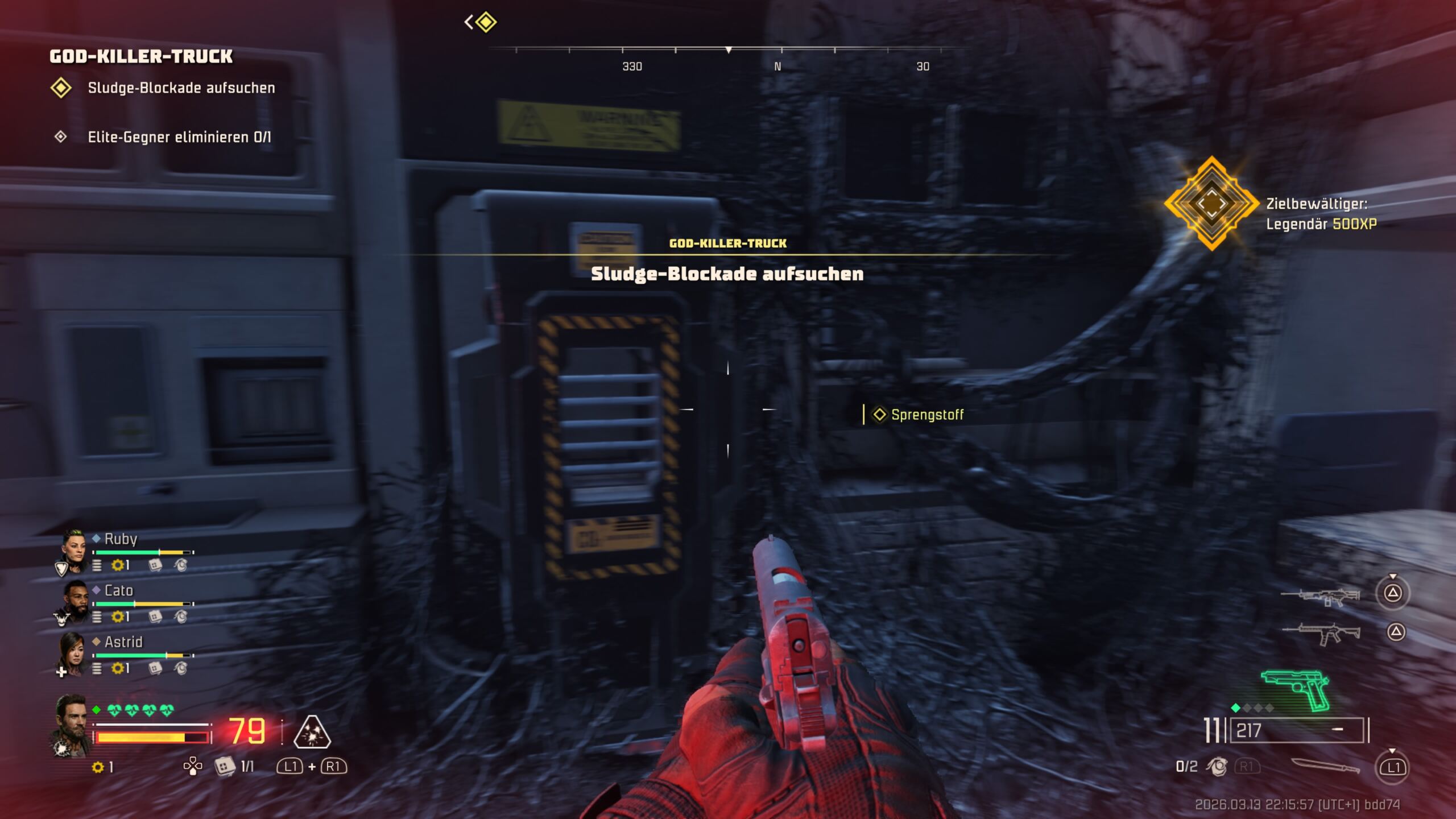Select the green highlighted pistol slot
The image size is (1456, 819).
click(1296, 689)
